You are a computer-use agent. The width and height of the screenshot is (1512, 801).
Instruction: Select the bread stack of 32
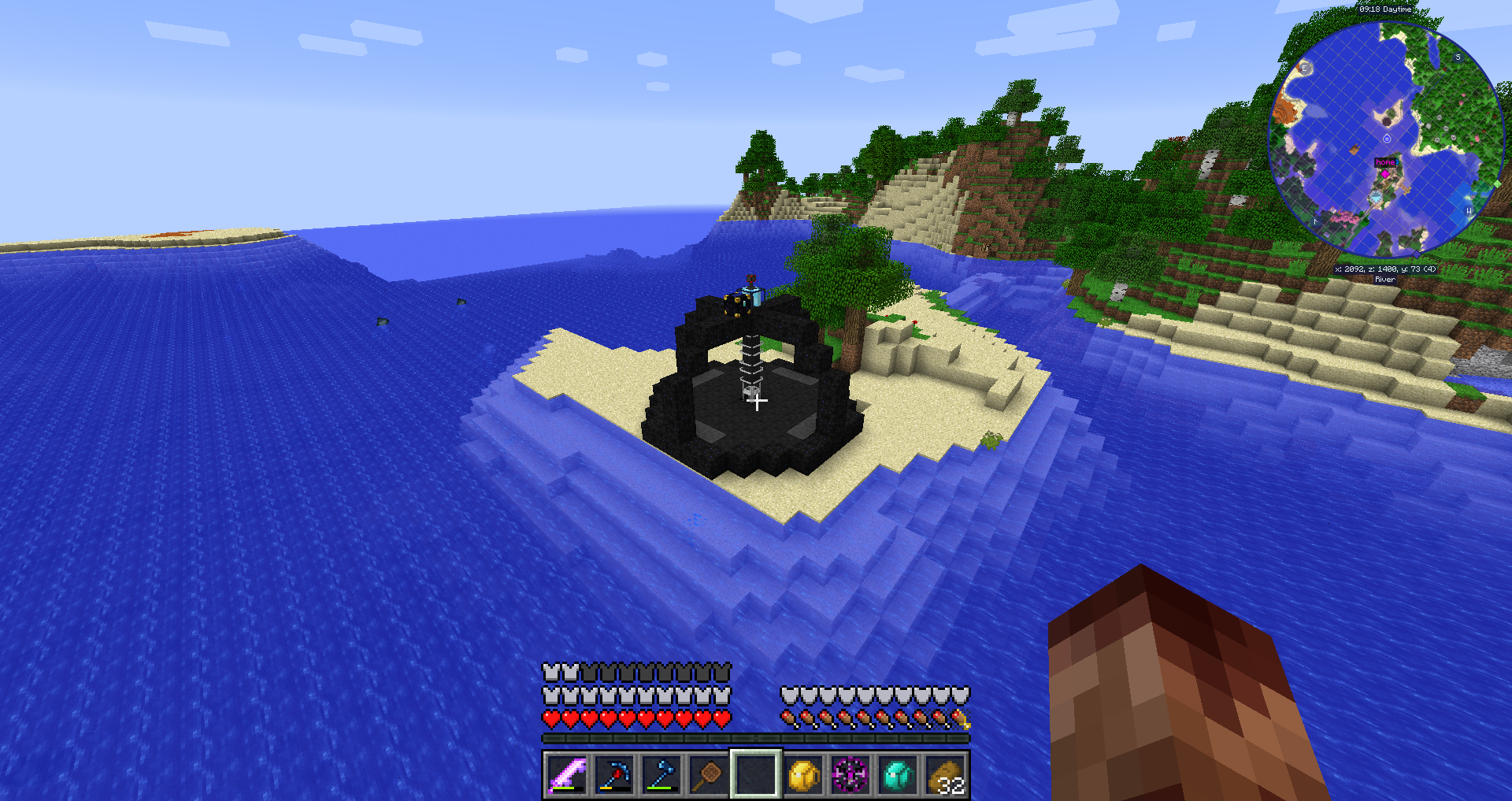click(x=945, y=775)
